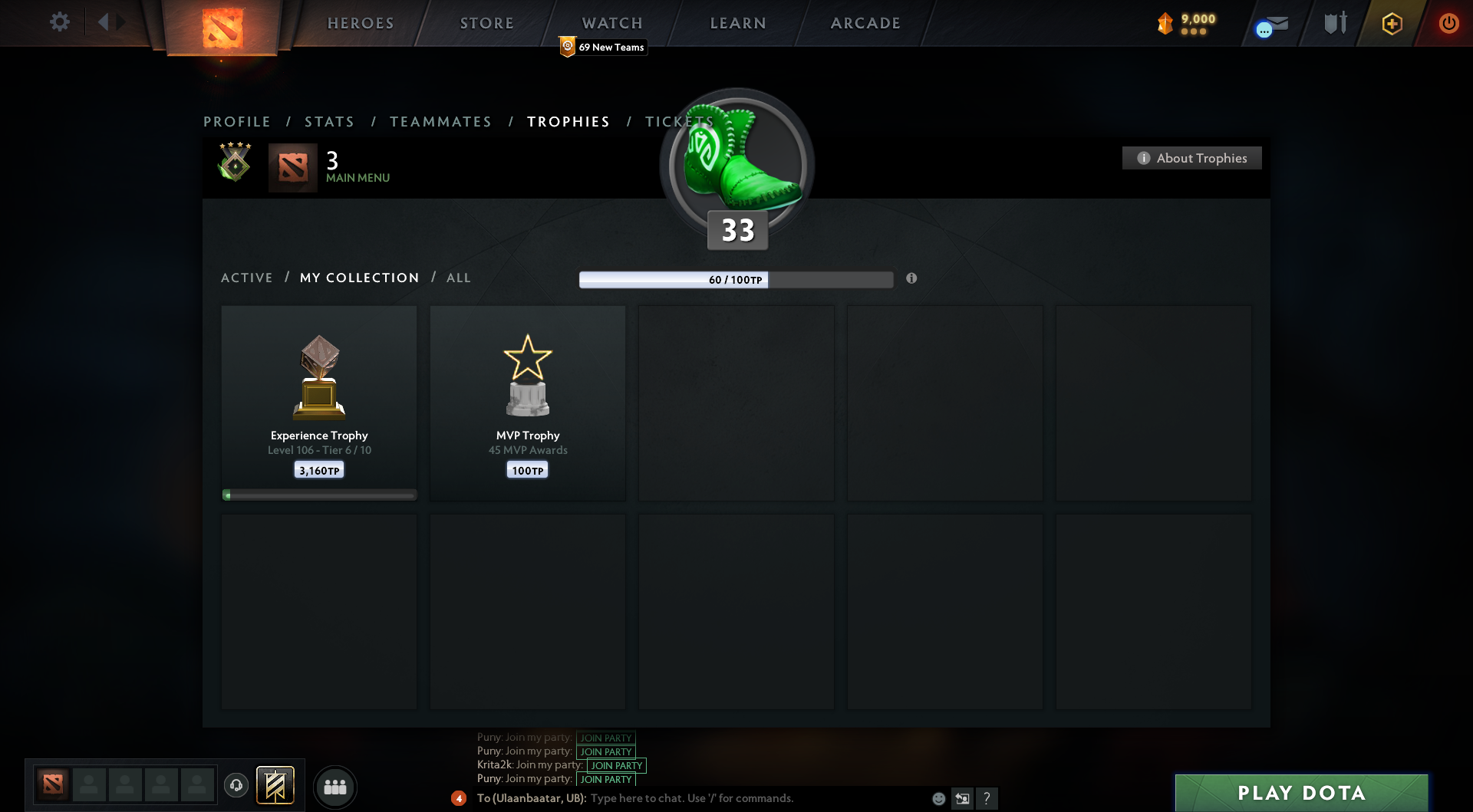The width and height of the screenshot is (1473, 812).
Task: Open the Armory shield-and-sword icon
Action: coord(1335,23)
